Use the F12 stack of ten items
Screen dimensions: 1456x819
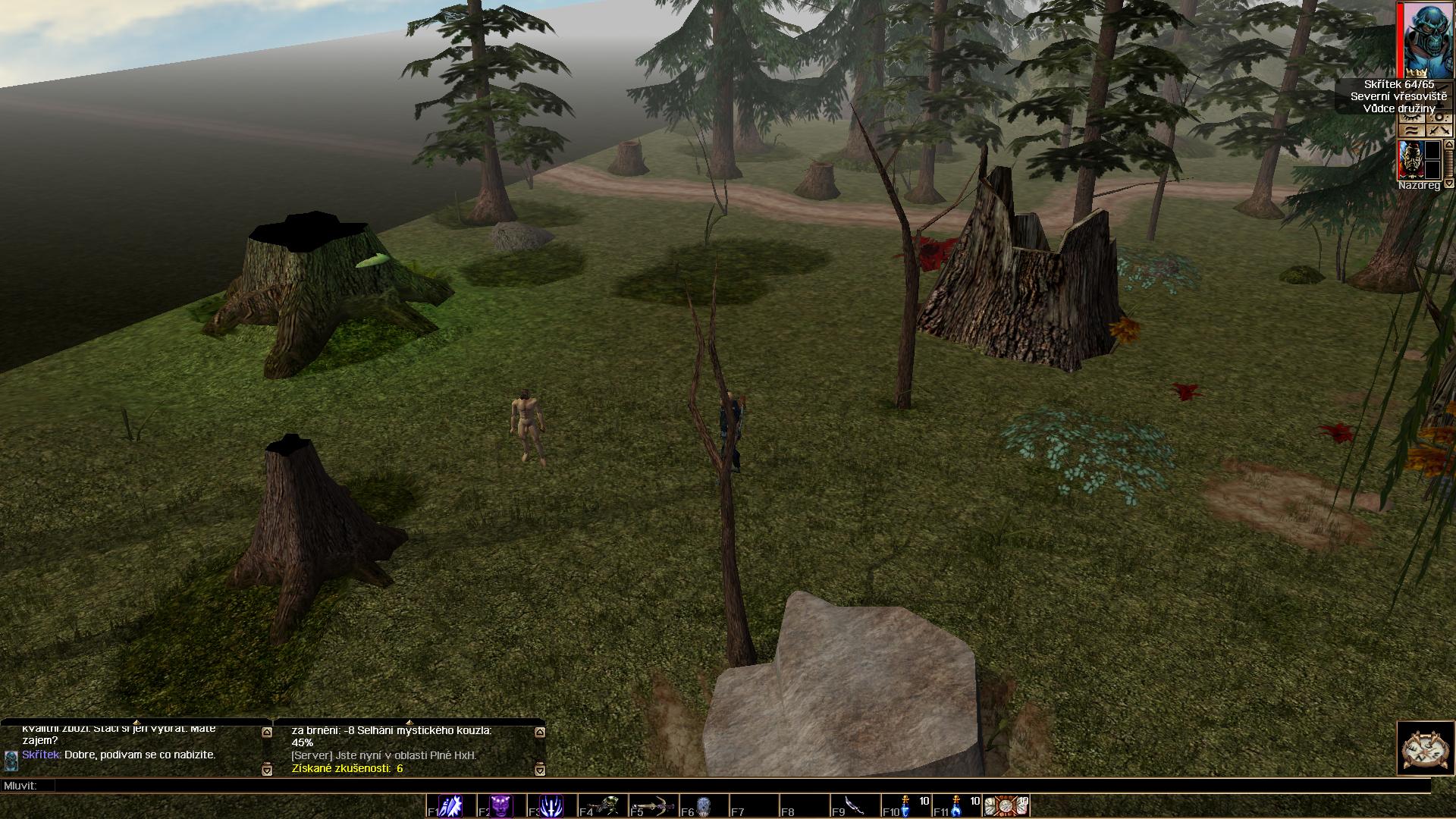click(x=1006, y=805)
